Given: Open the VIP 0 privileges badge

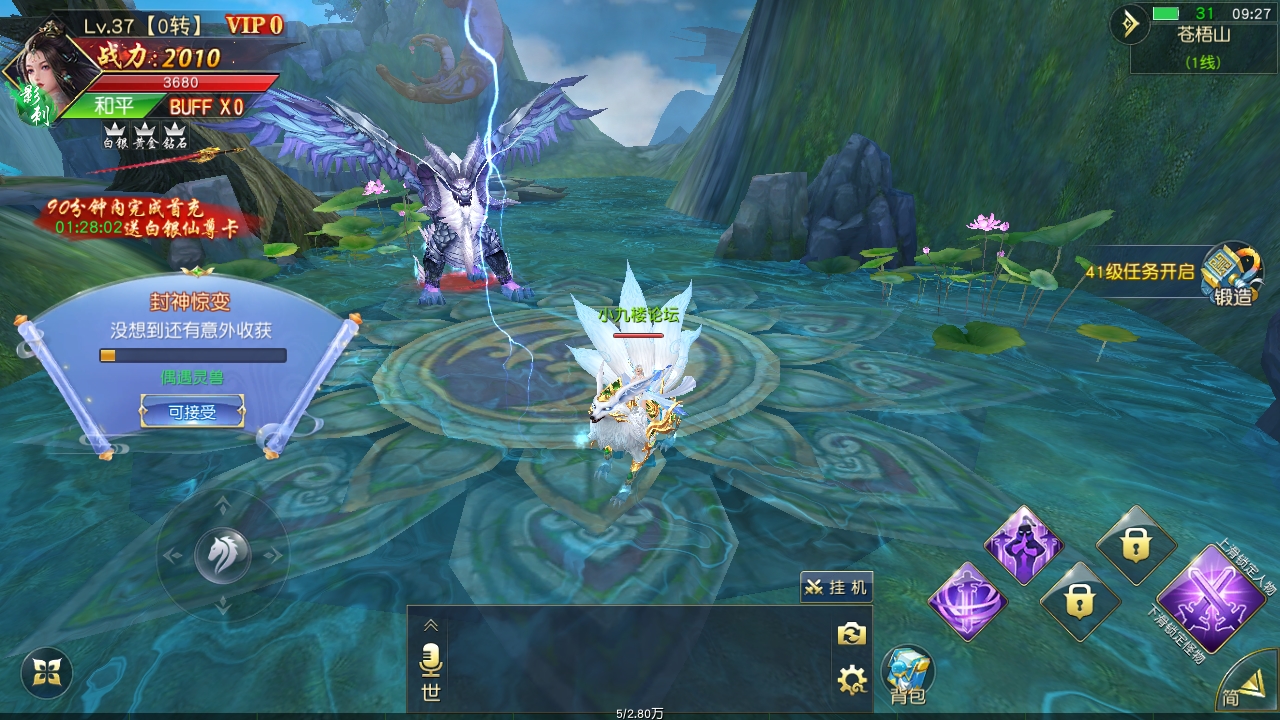Looking at the screenshot, I should click(254, 25).
